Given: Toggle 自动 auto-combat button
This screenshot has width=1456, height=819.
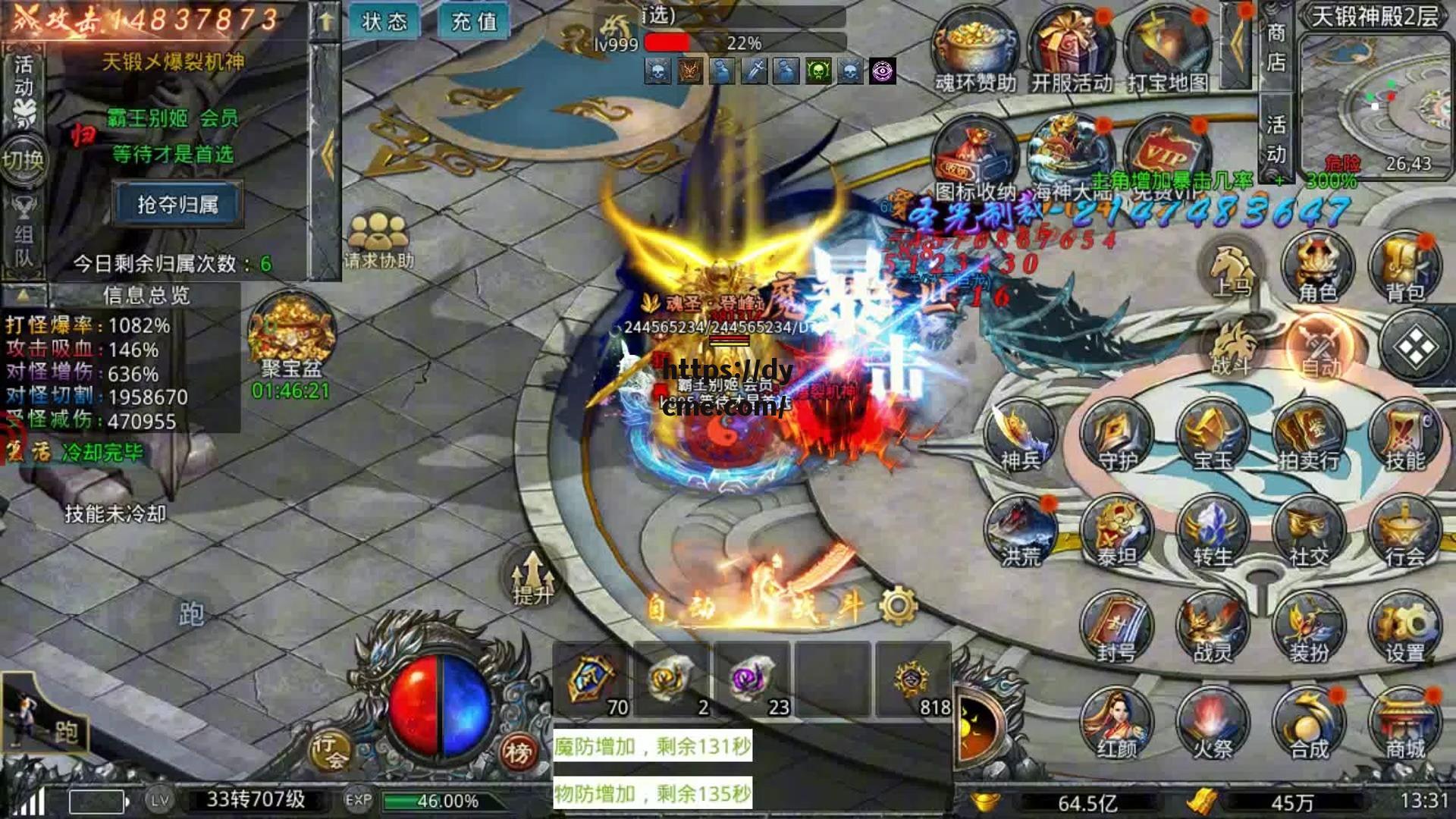Looking at the screenshot, I should tap(1320, 347).
